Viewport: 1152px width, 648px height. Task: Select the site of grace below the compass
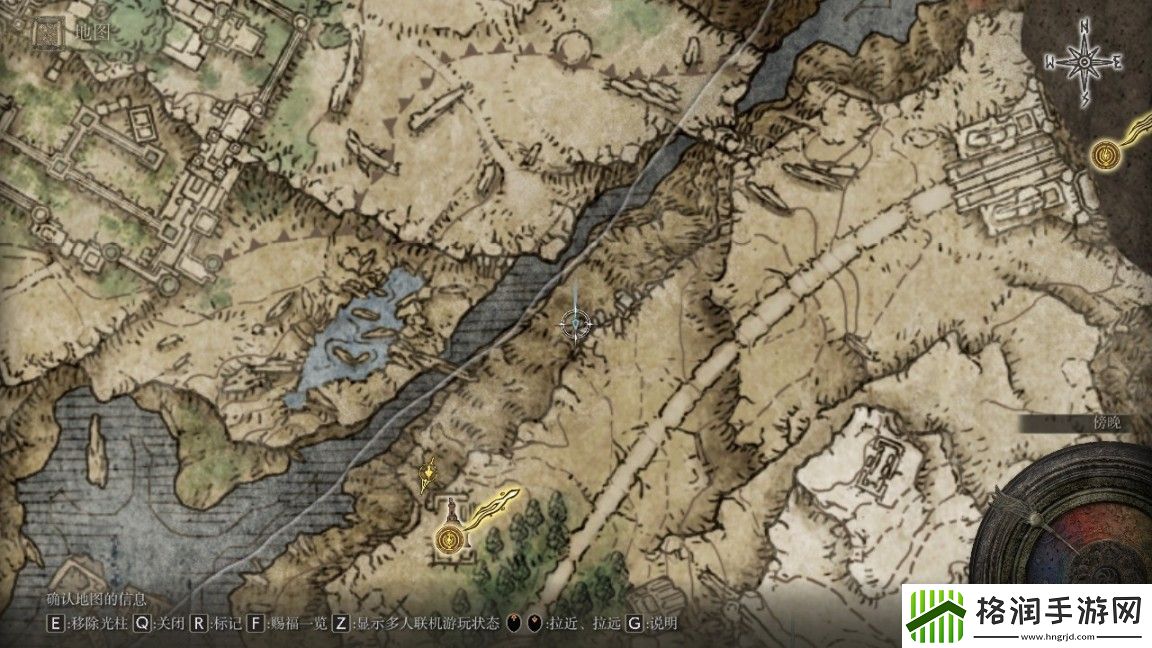point(1106,155)
